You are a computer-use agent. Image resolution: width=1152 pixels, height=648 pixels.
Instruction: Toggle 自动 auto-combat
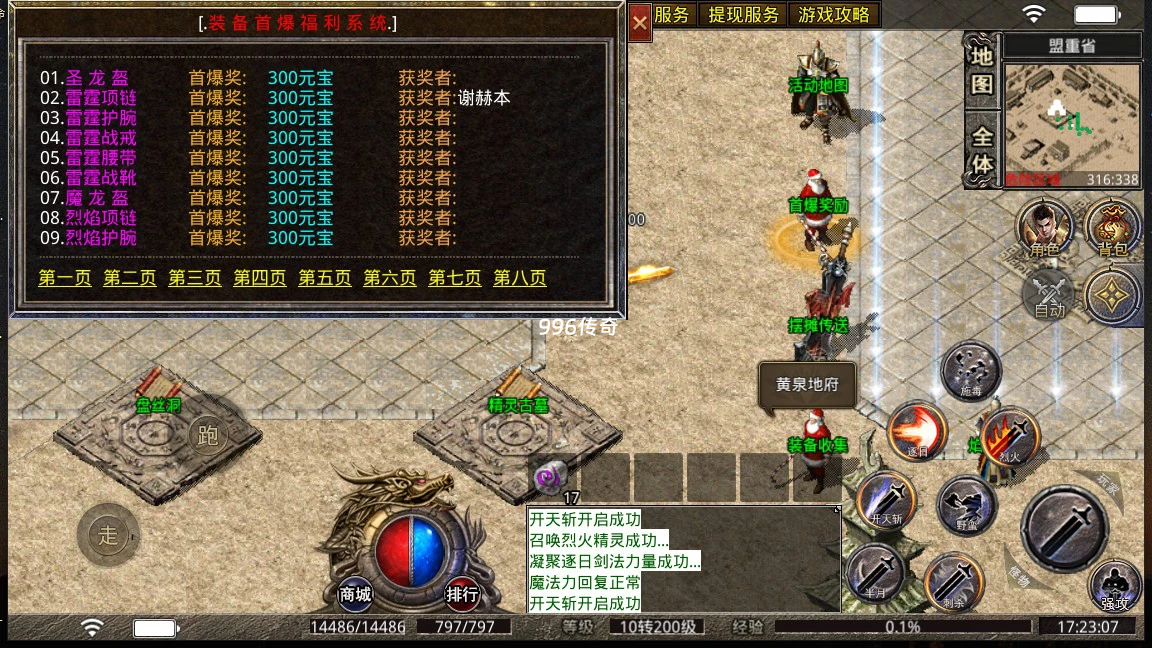click(x=1049, y=295)
